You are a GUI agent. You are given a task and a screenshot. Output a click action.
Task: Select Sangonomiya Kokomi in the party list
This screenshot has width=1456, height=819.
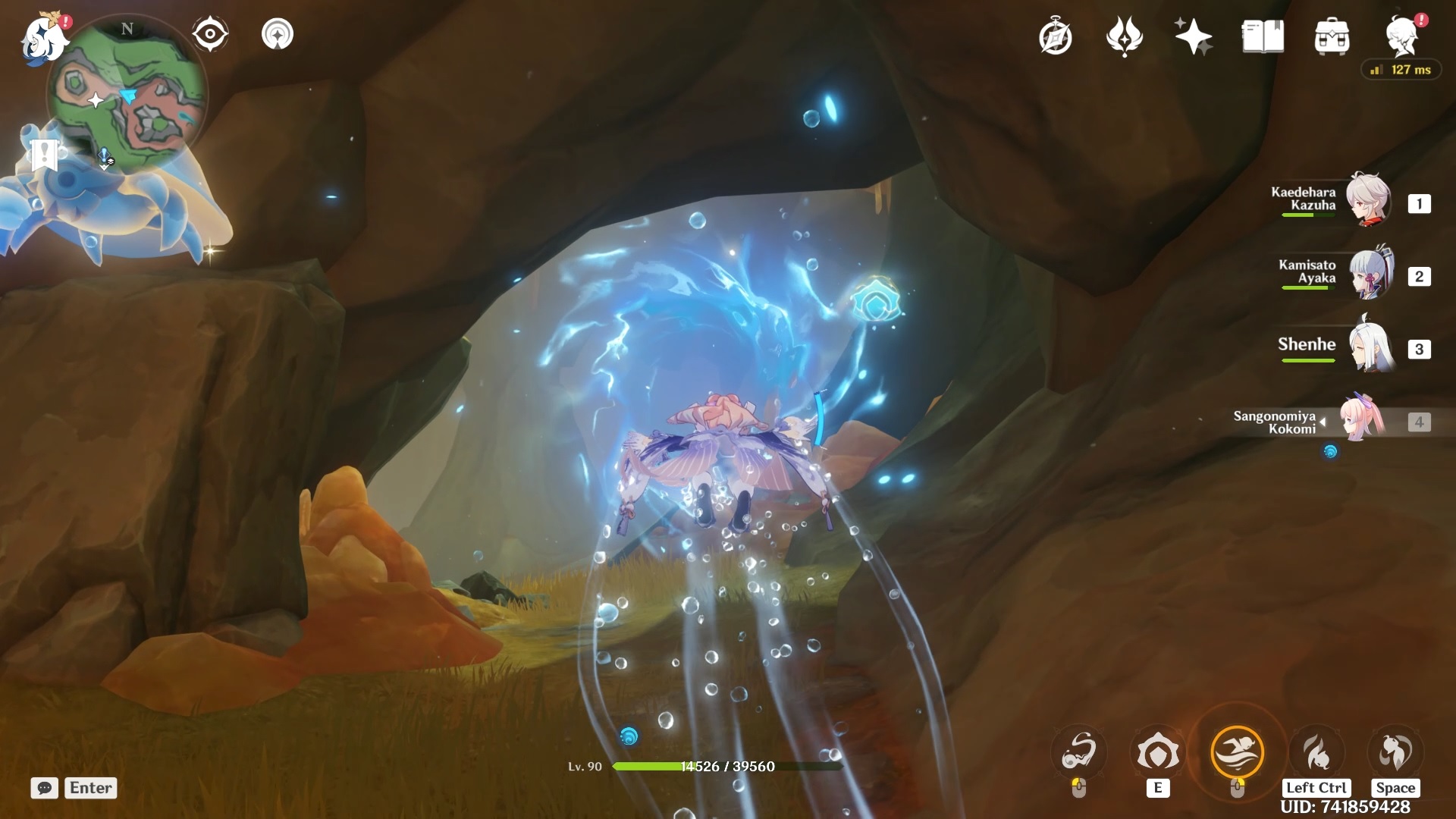[x=1362, y=420]
